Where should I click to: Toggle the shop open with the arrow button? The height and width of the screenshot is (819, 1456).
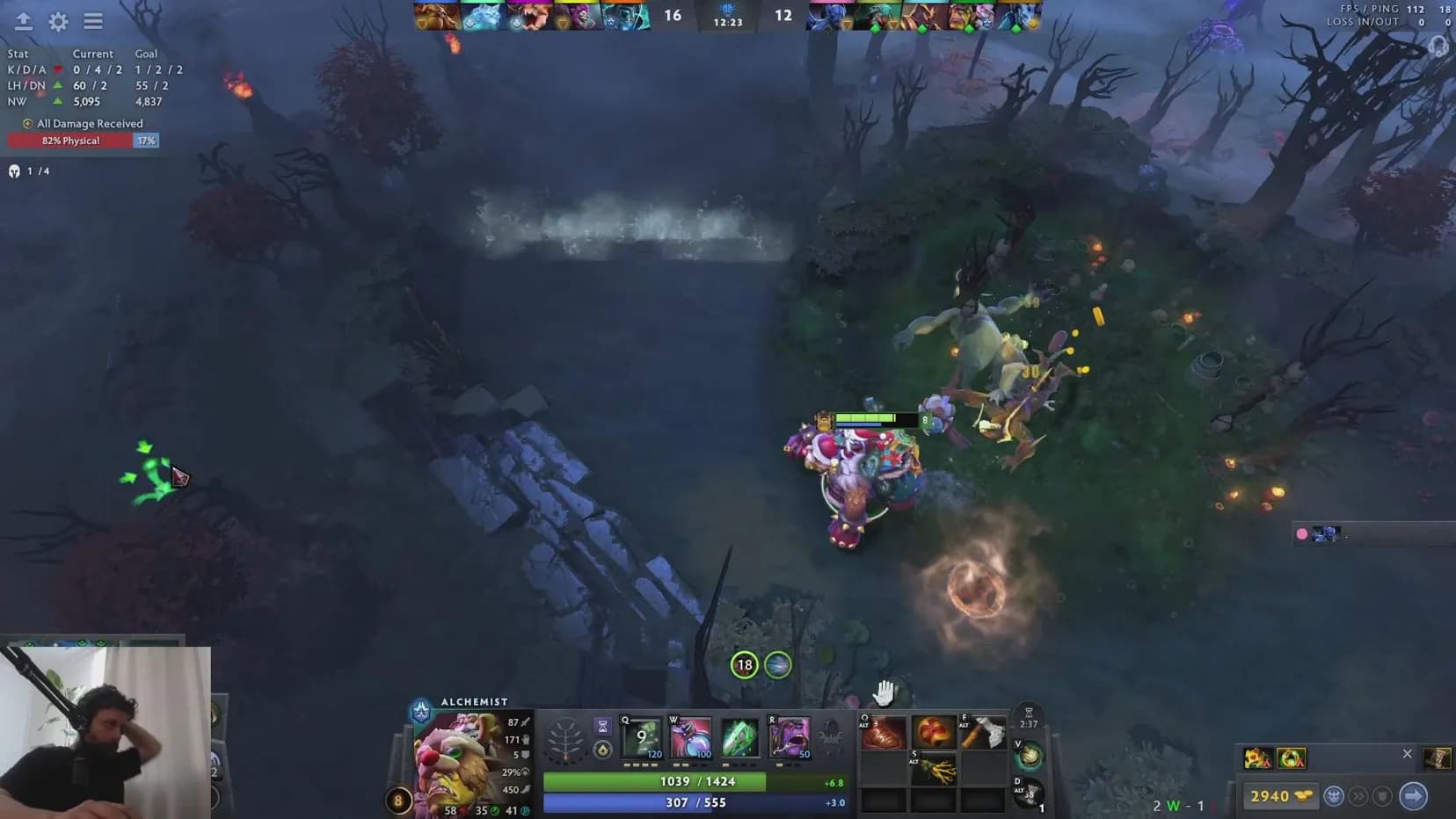pyautogui.click(x=1410, y=796)
